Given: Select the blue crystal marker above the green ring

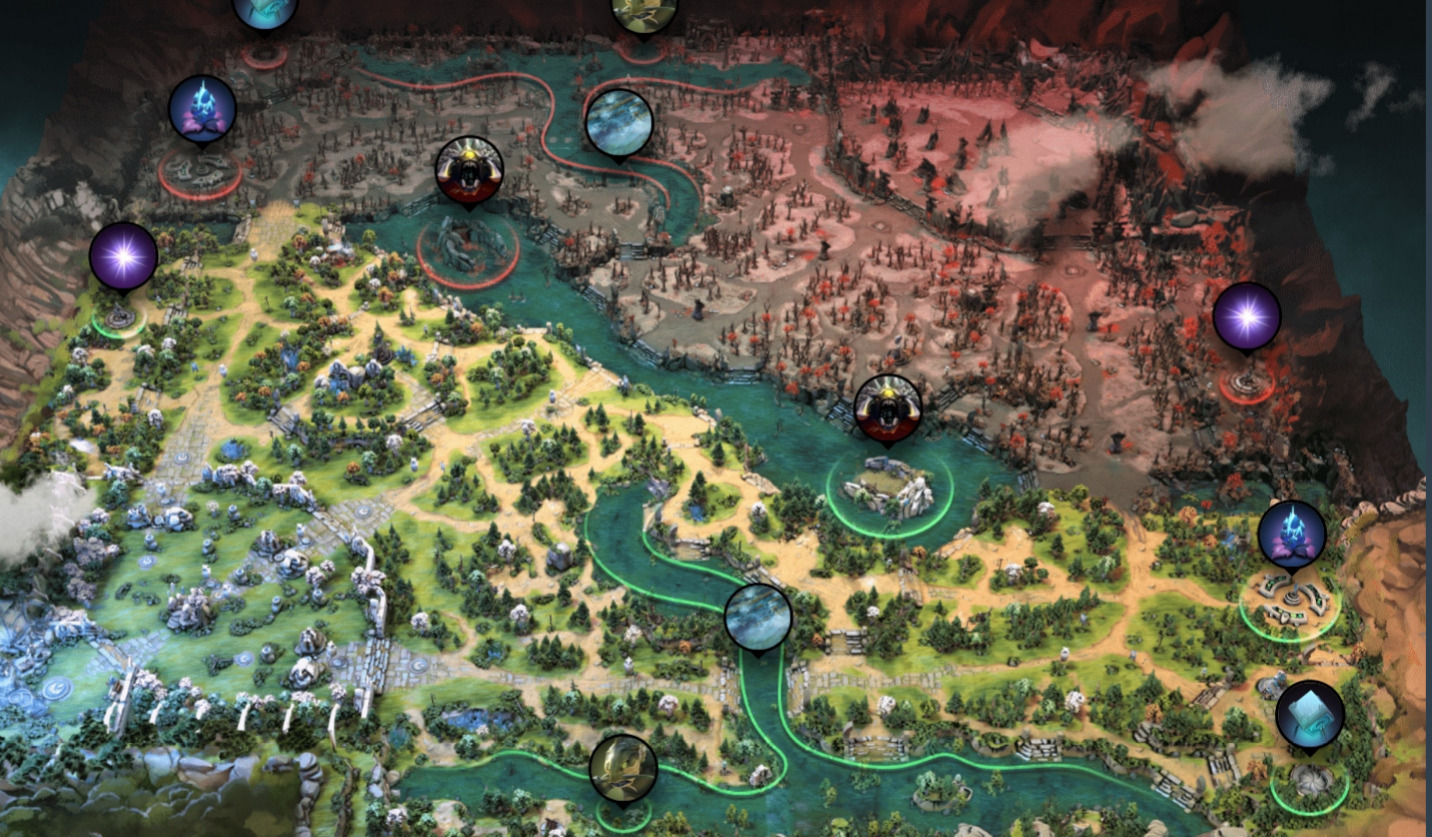Looking at the screenshot, I should pos(1292,534).
